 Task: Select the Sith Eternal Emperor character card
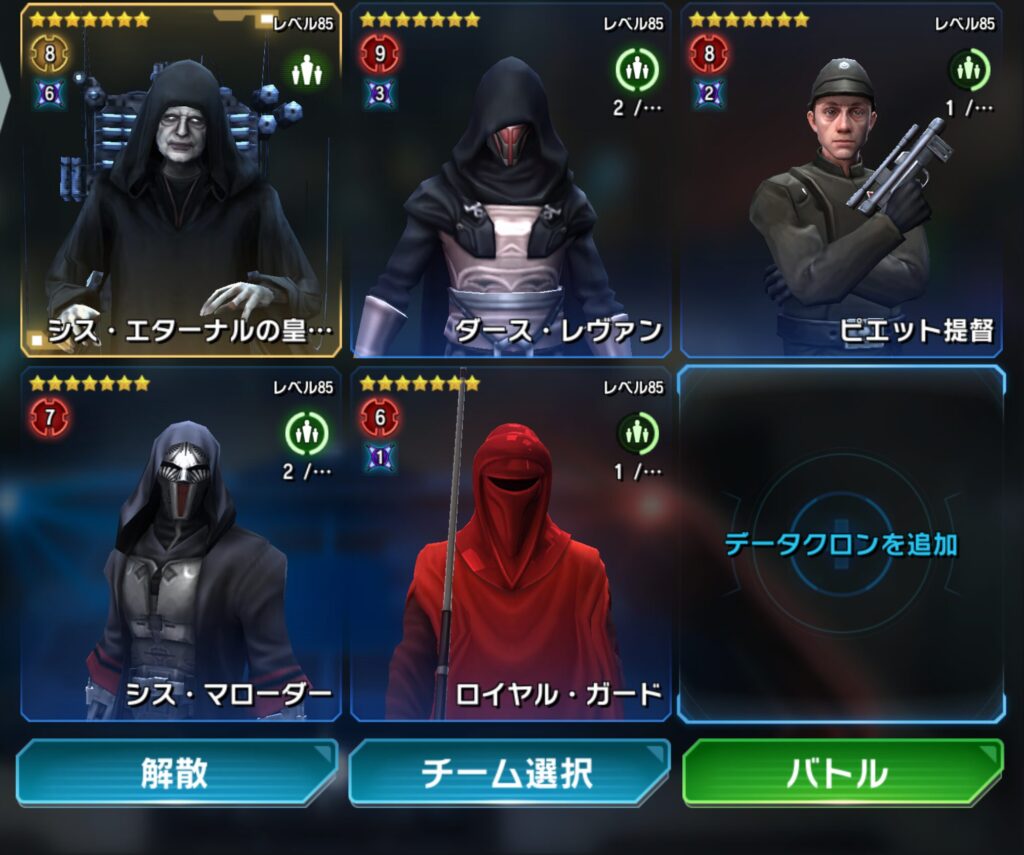(x=182, y=190)
